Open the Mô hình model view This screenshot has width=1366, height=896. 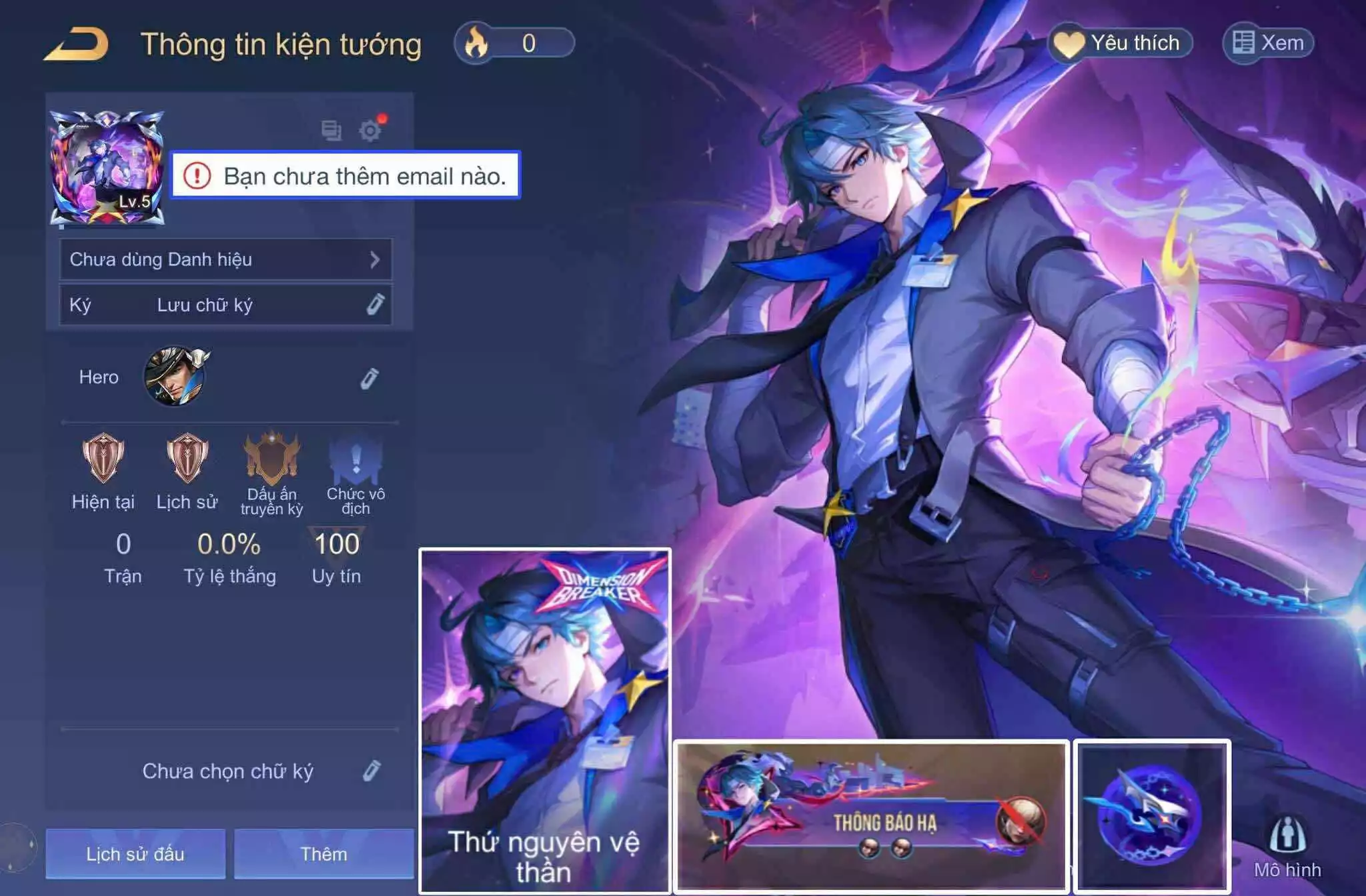tap(1287, 847)
